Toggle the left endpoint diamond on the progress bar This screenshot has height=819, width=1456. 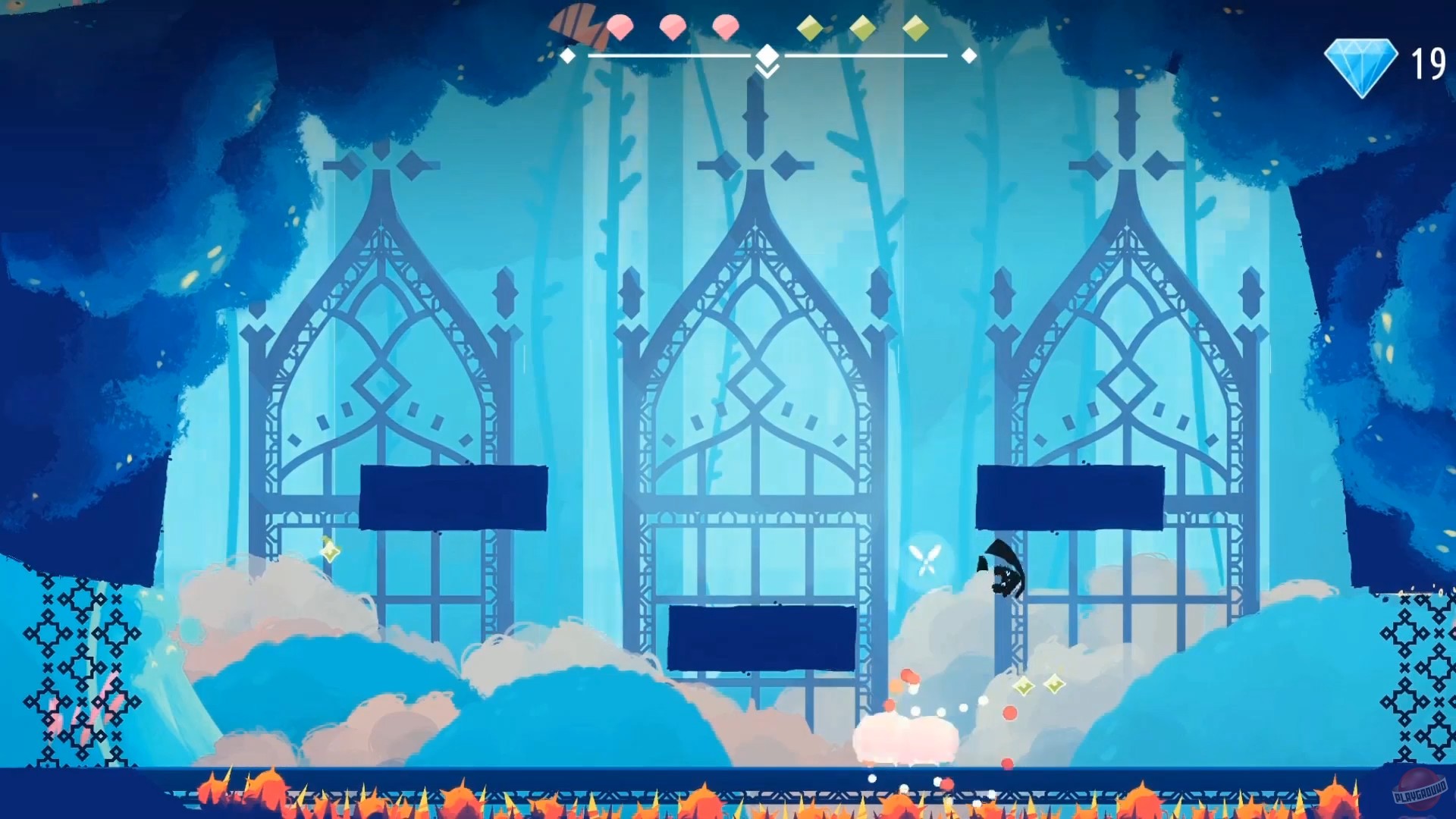coord(567,55)
